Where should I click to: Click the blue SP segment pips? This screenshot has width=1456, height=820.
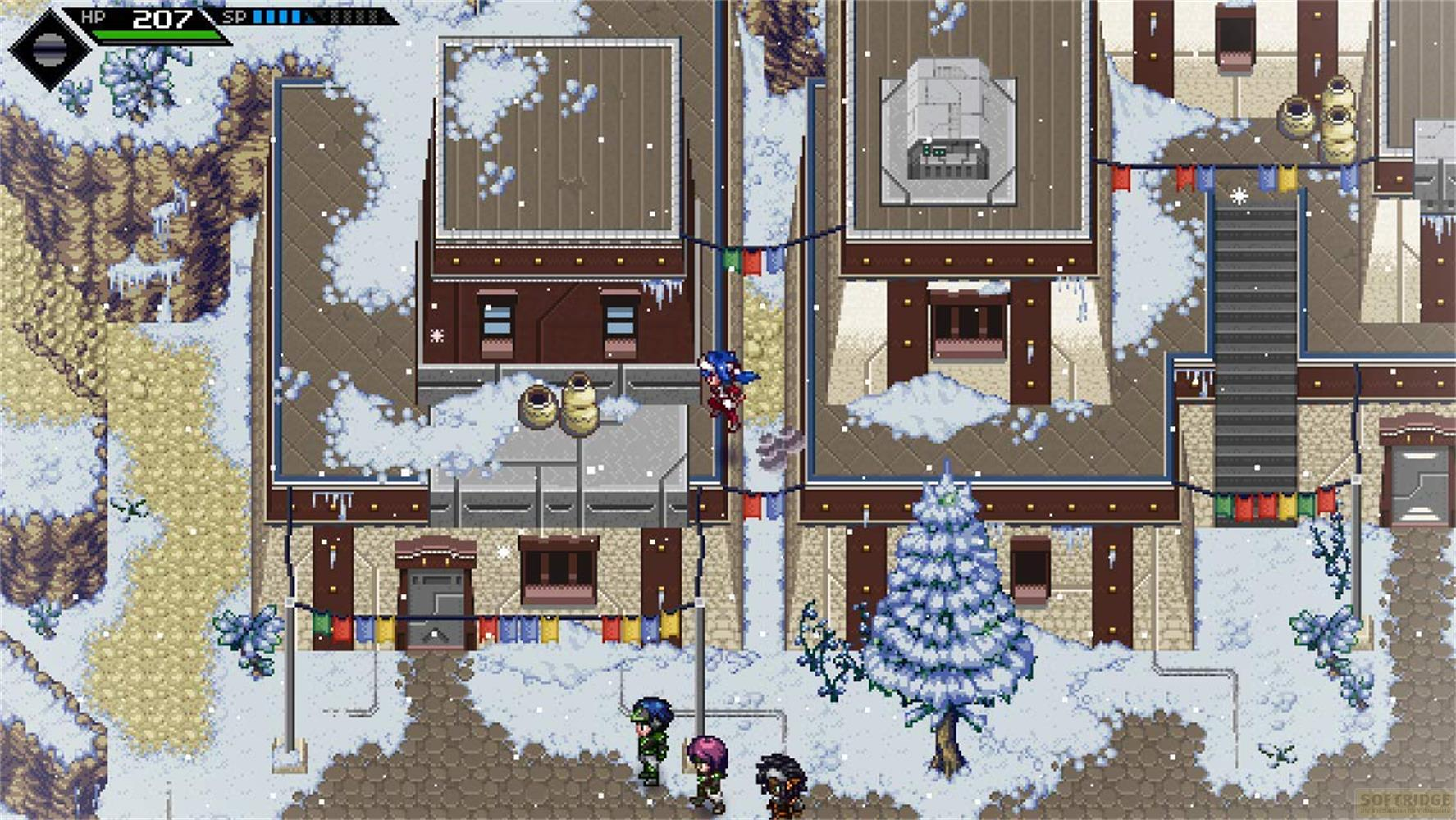(279, 14)
